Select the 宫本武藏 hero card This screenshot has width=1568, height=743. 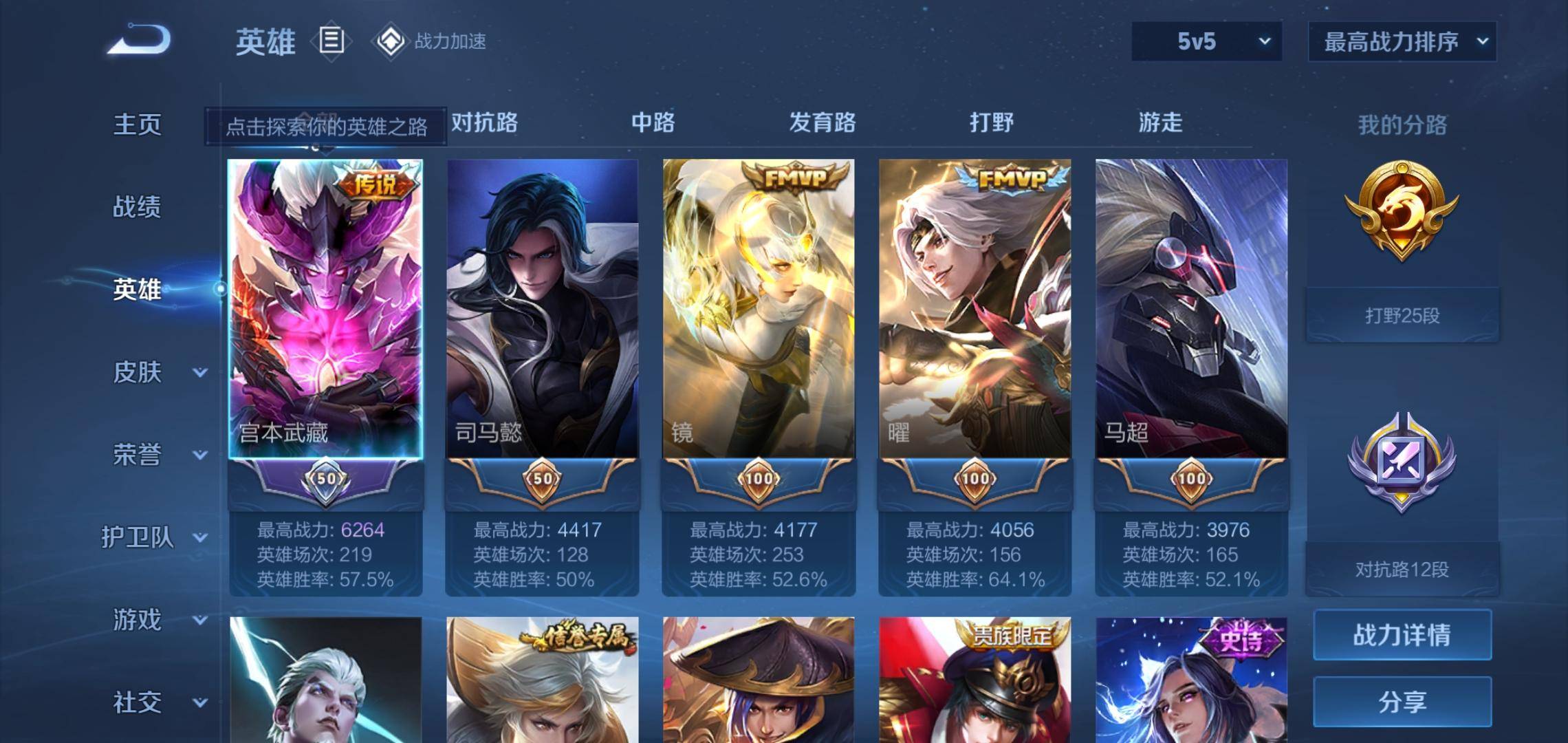click(x=325, y=310)
